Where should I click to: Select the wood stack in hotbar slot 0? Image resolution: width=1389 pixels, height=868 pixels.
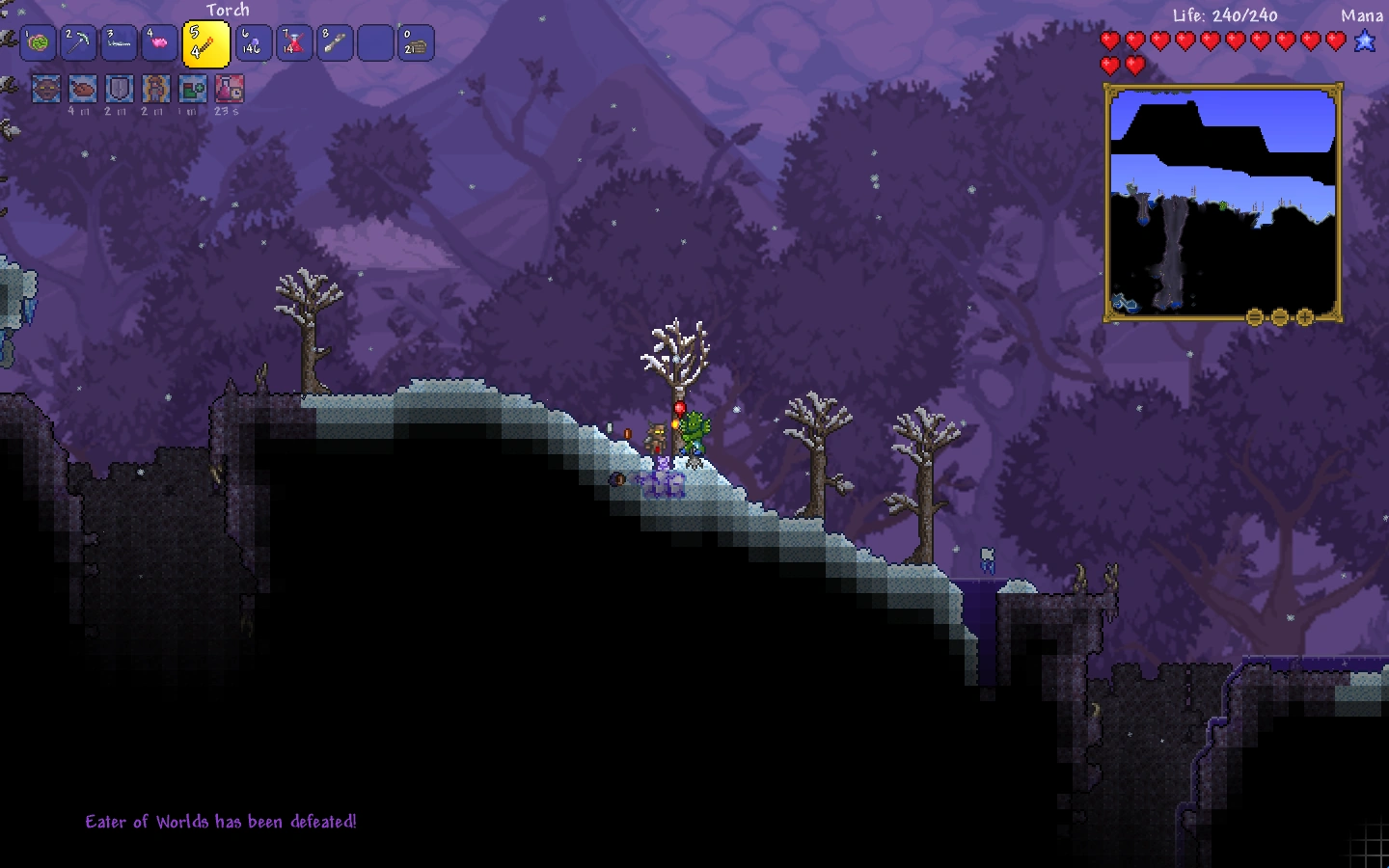416,42
